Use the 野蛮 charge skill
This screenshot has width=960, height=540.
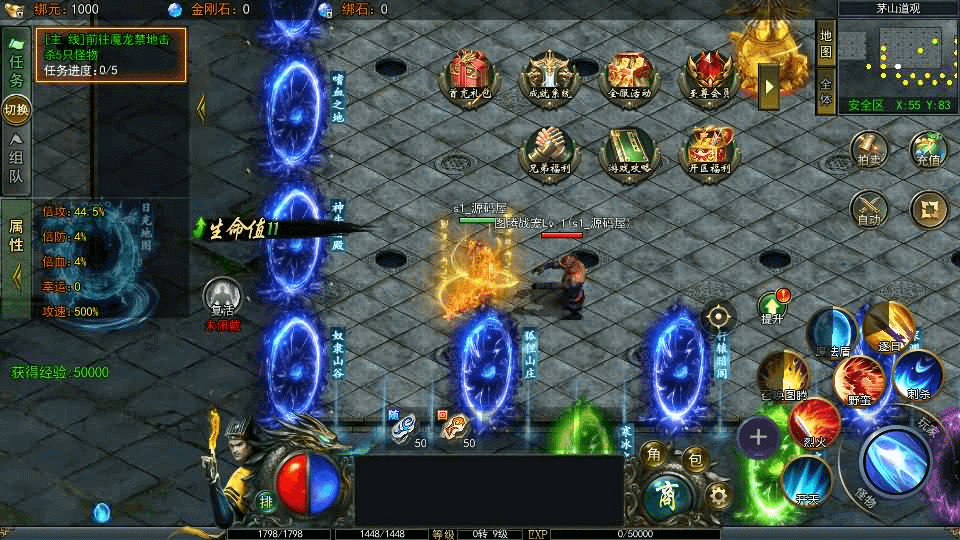pos(859,380)
